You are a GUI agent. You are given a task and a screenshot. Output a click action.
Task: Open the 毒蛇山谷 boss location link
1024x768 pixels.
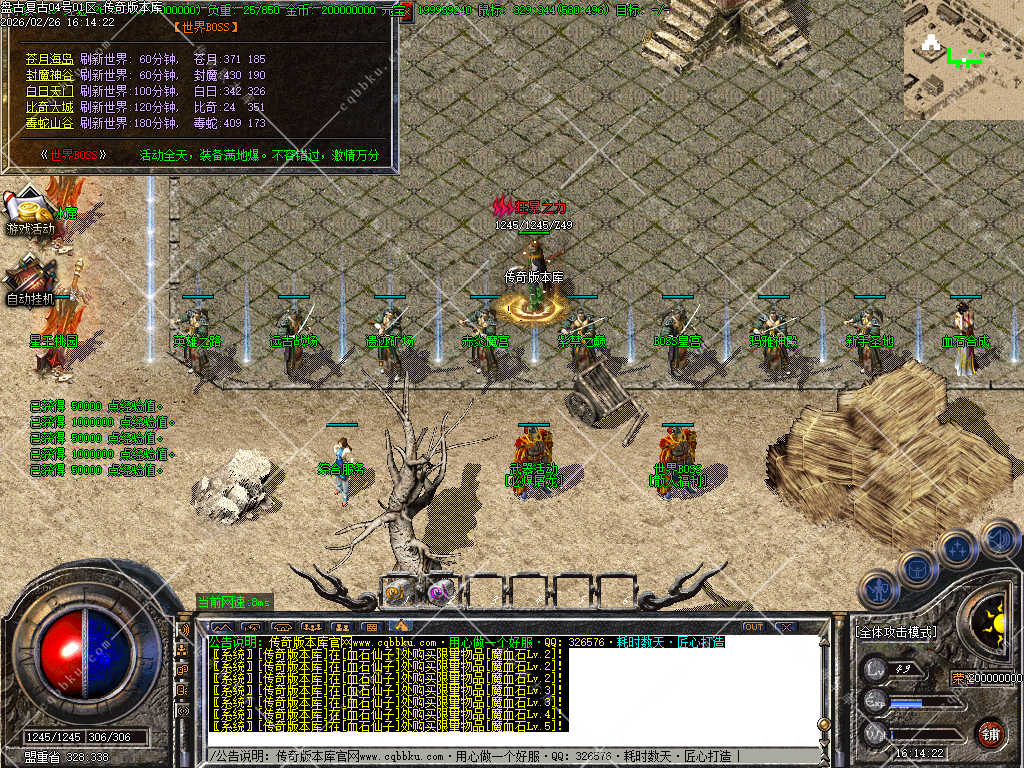(x=50, y=123)
